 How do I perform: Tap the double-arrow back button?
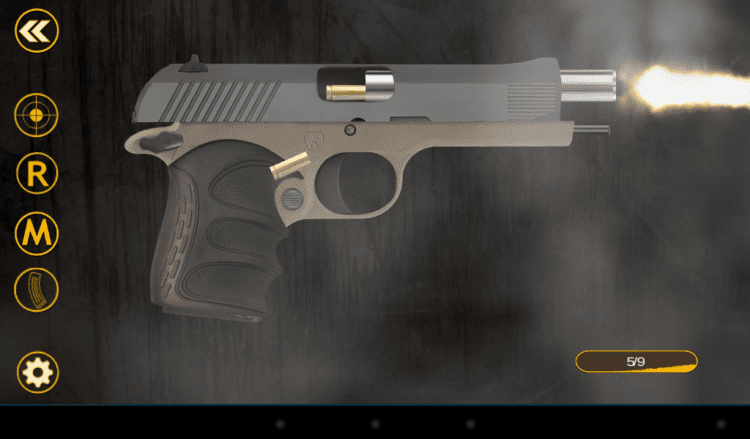click(37, 31)
